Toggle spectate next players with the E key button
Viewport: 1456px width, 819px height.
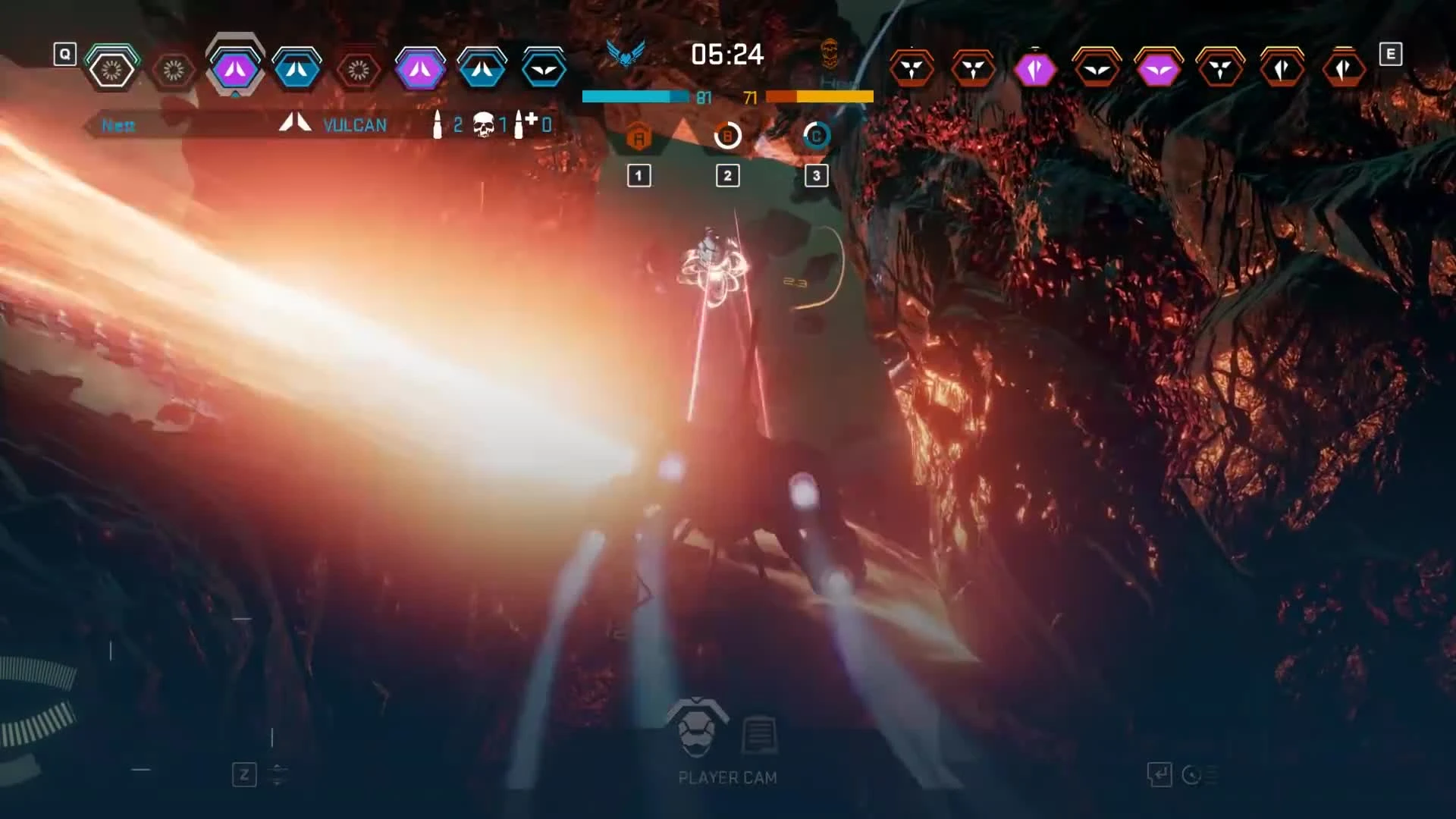pos(1390,53)
